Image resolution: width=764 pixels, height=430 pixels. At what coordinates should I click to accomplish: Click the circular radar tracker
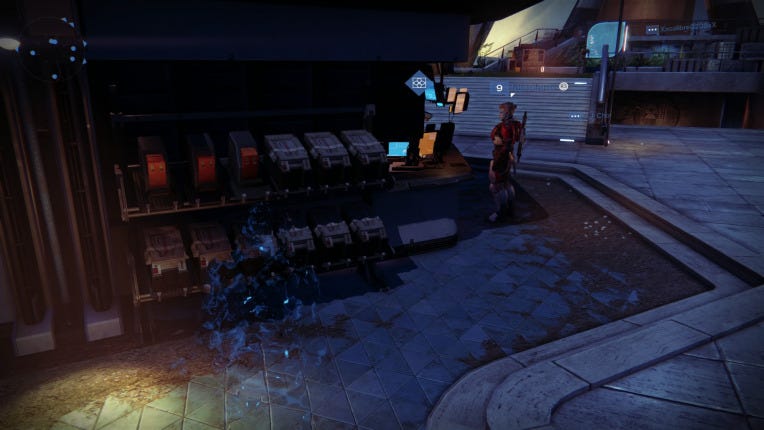click(x=51, y=47)
